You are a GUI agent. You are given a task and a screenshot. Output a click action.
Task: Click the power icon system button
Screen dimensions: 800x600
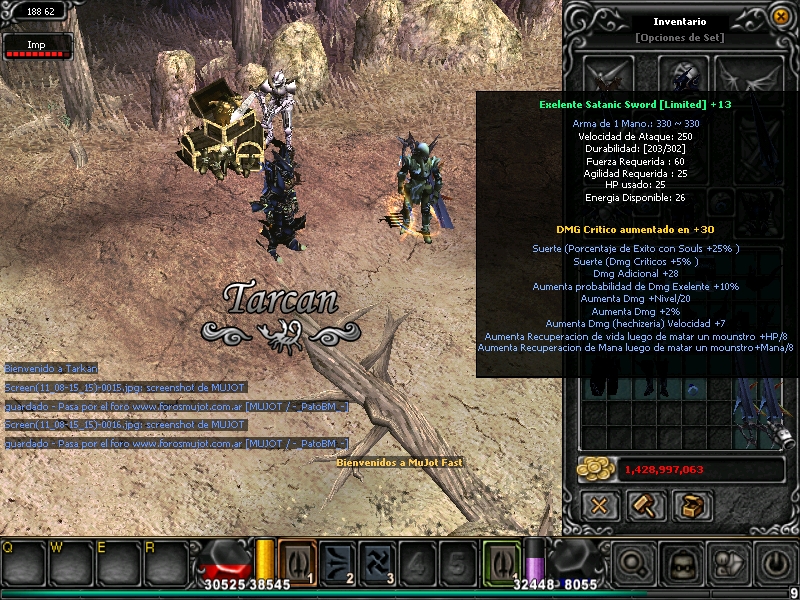773,564
